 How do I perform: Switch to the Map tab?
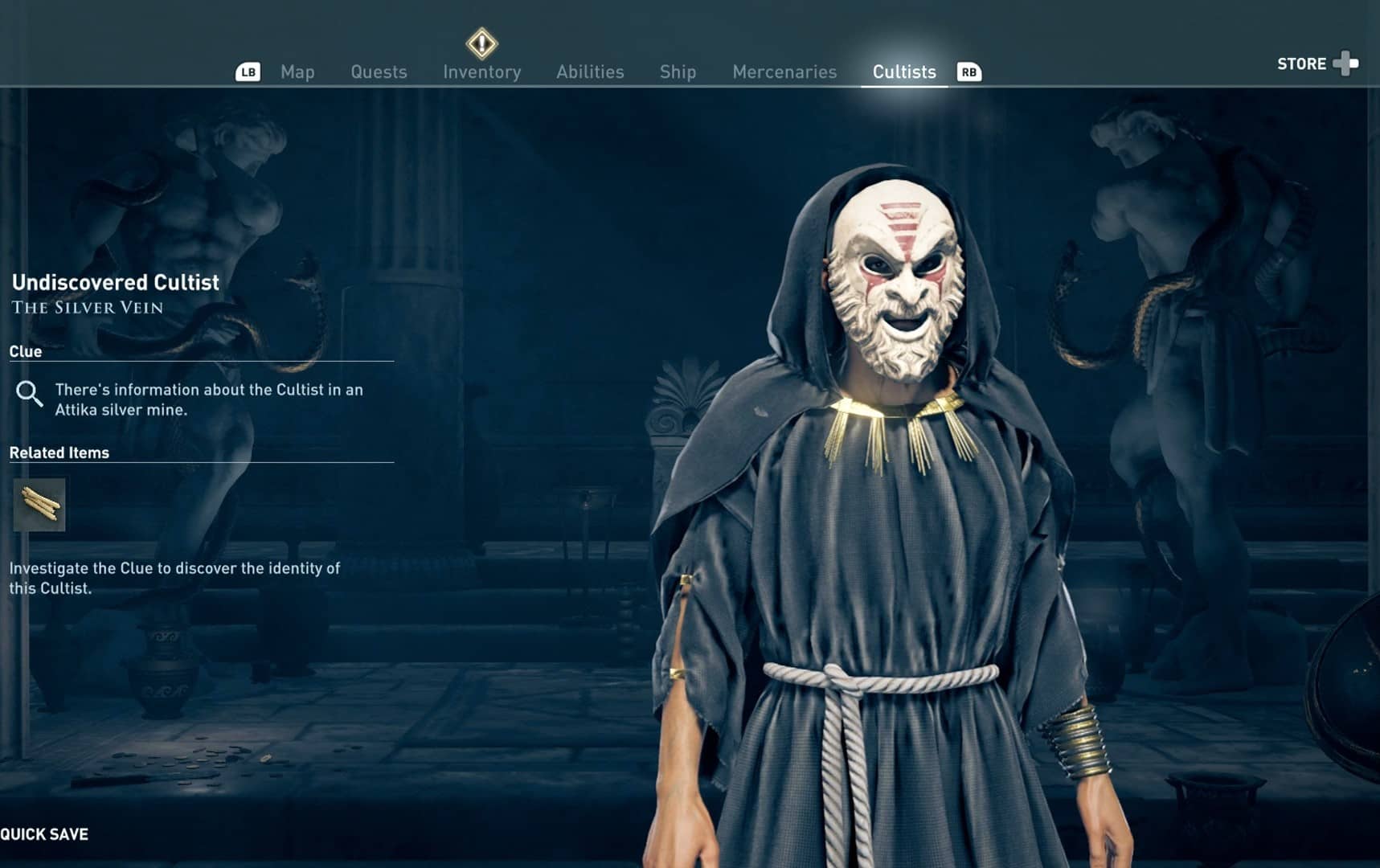297,72
